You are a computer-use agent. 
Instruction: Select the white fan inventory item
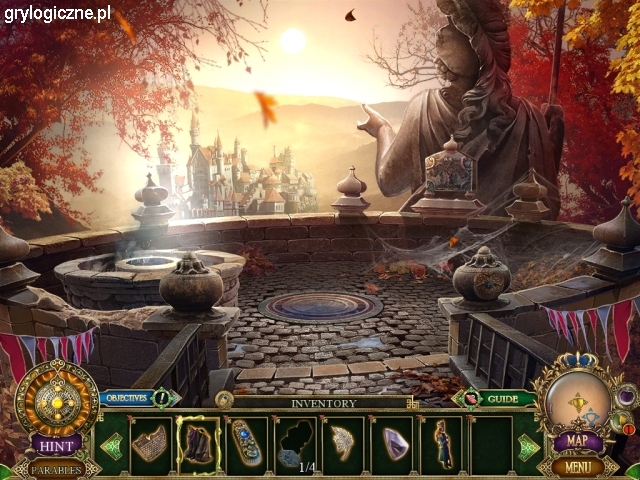[345, 444]
